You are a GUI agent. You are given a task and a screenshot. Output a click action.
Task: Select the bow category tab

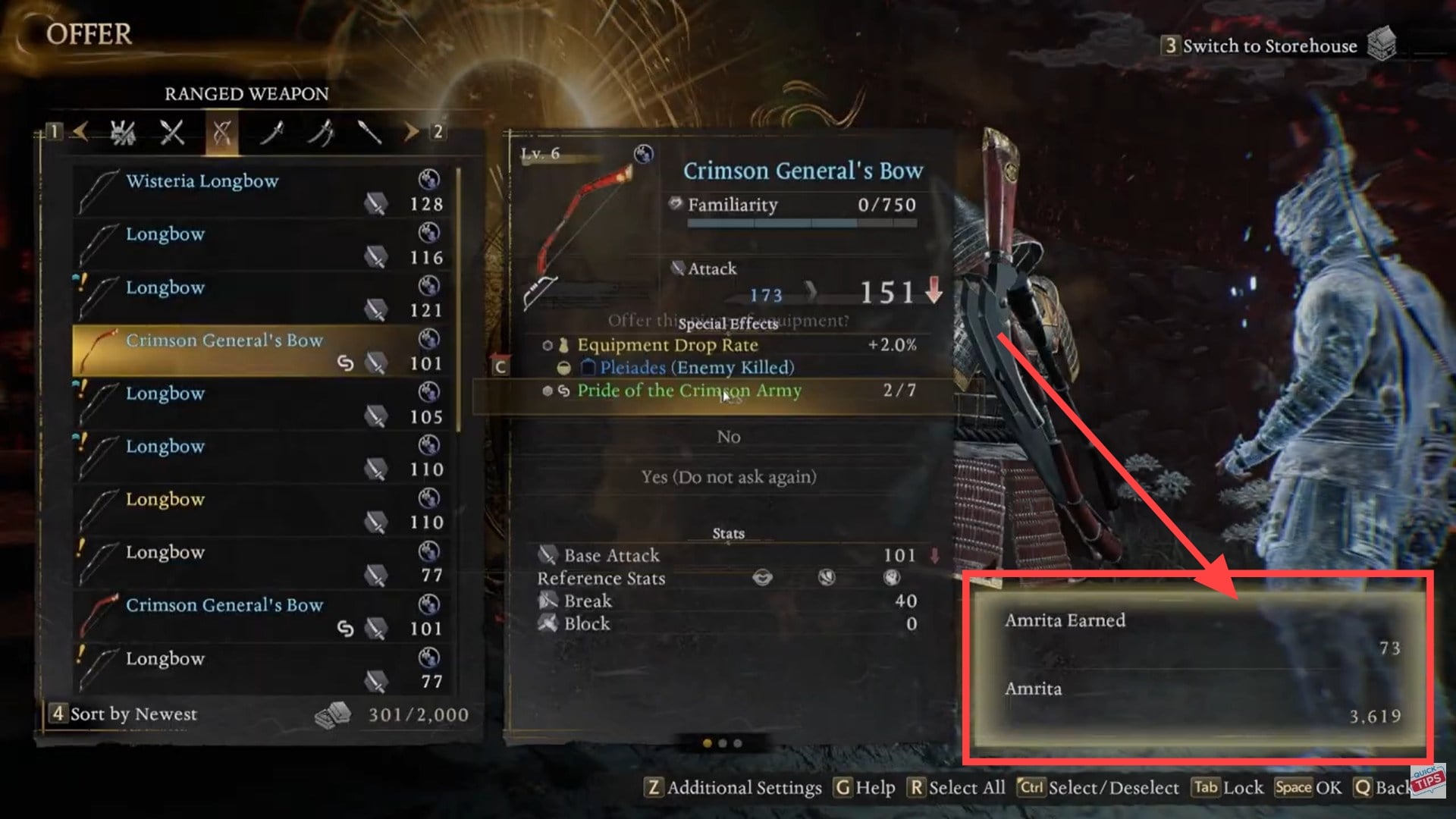pyautogui.click(x=221, y=133)
